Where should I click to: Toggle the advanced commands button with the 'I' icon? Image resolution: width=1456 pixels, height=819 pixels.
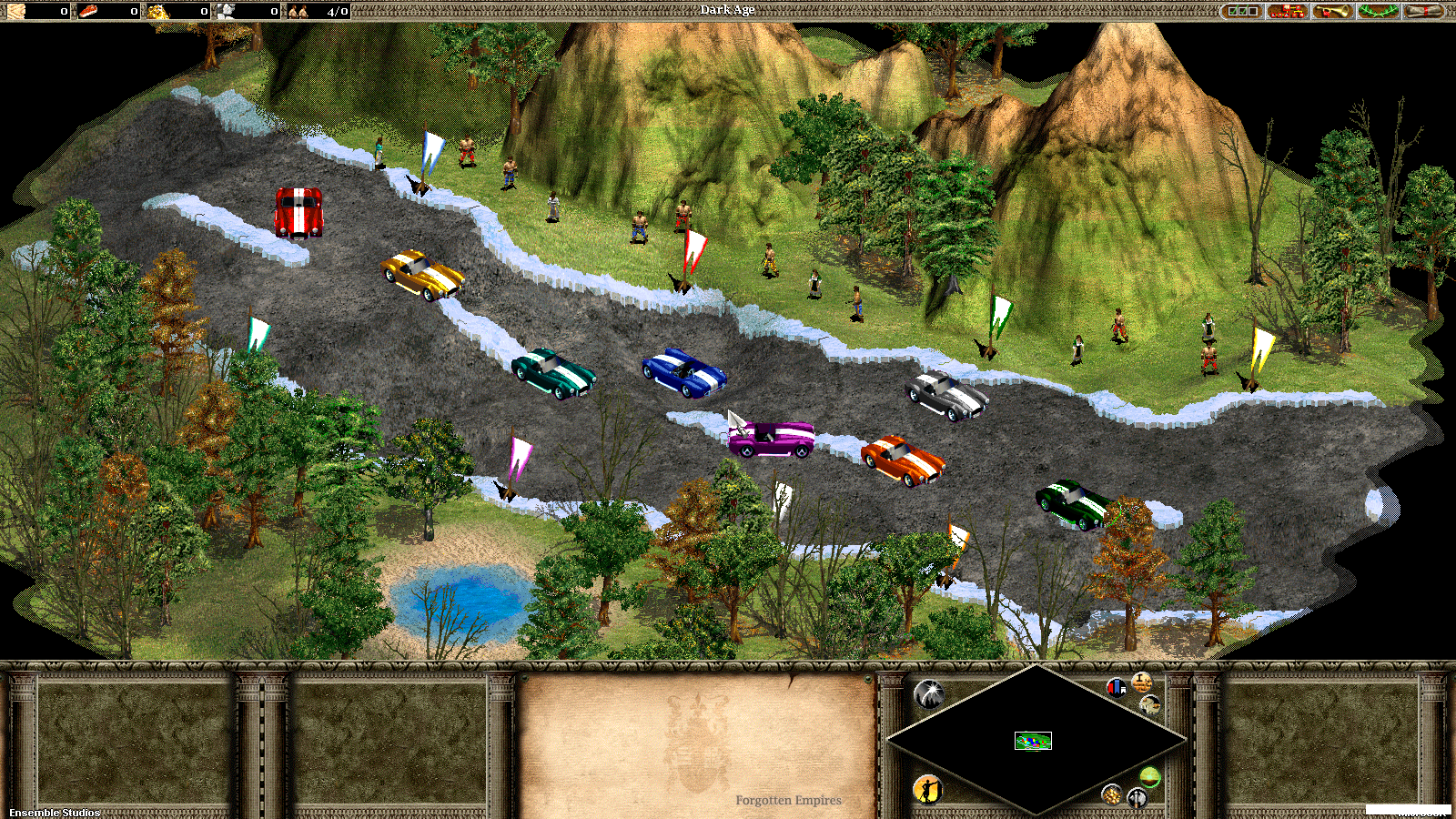click(1142, 682)
